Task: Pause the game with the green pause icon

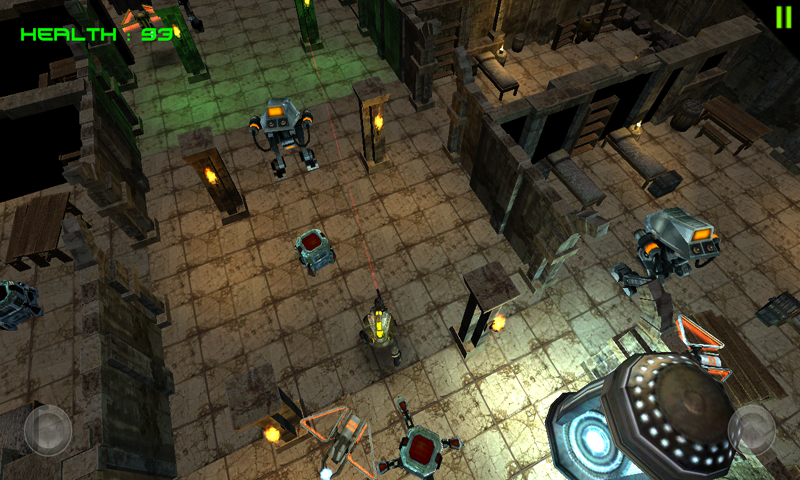Action: (782, 17)
